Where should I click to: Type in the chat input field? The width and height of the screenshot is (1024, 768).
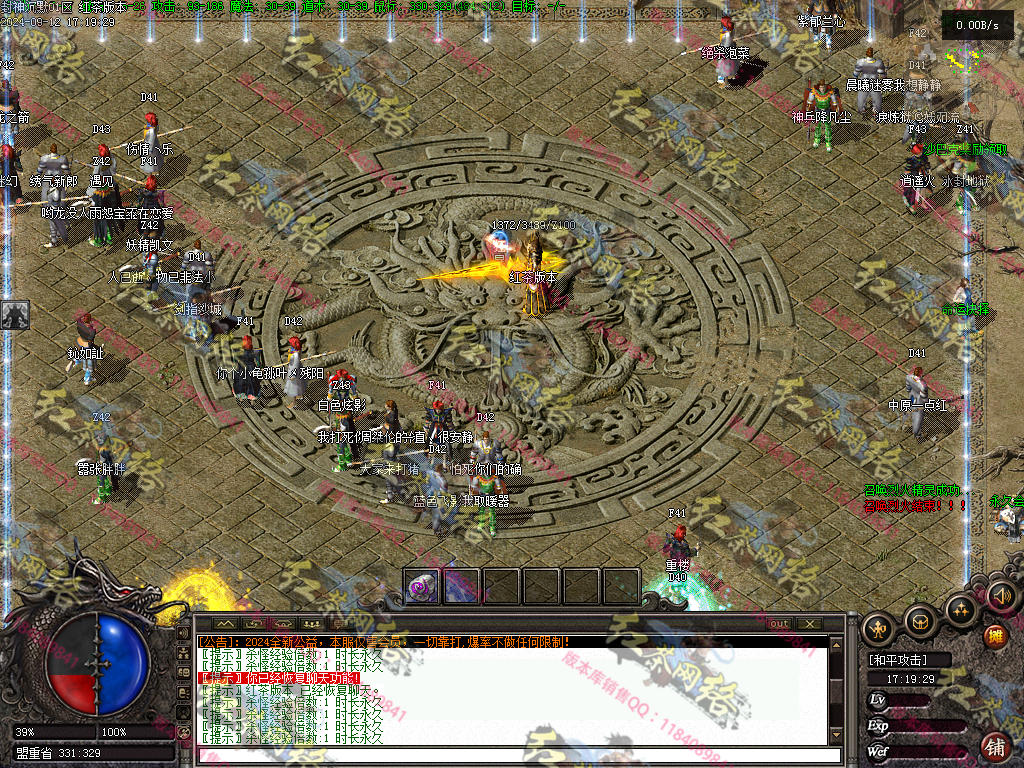(x=510, y=755)
